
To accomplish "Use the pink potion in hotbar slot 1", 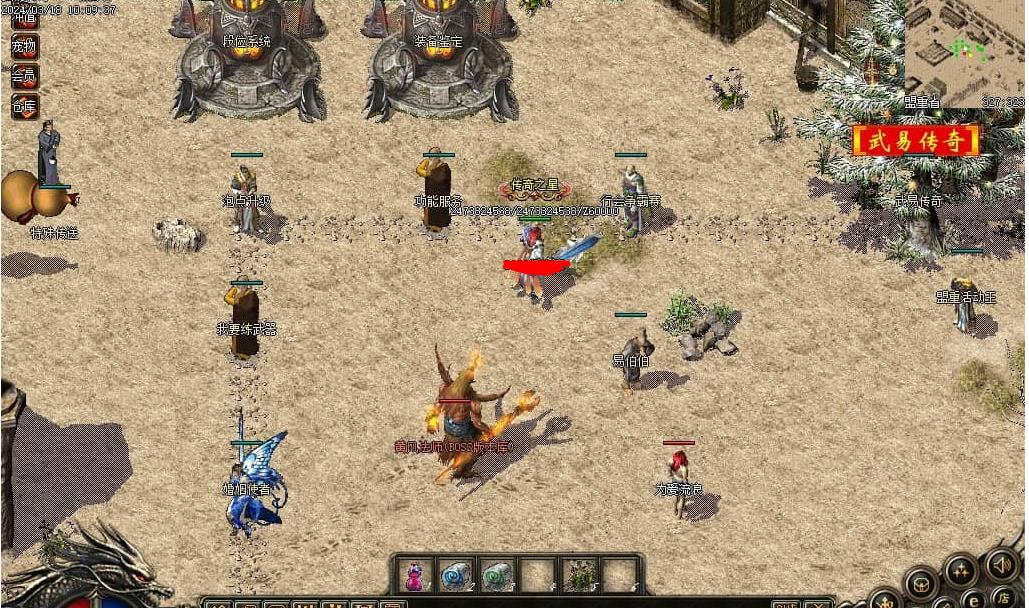I will [413, 575].
